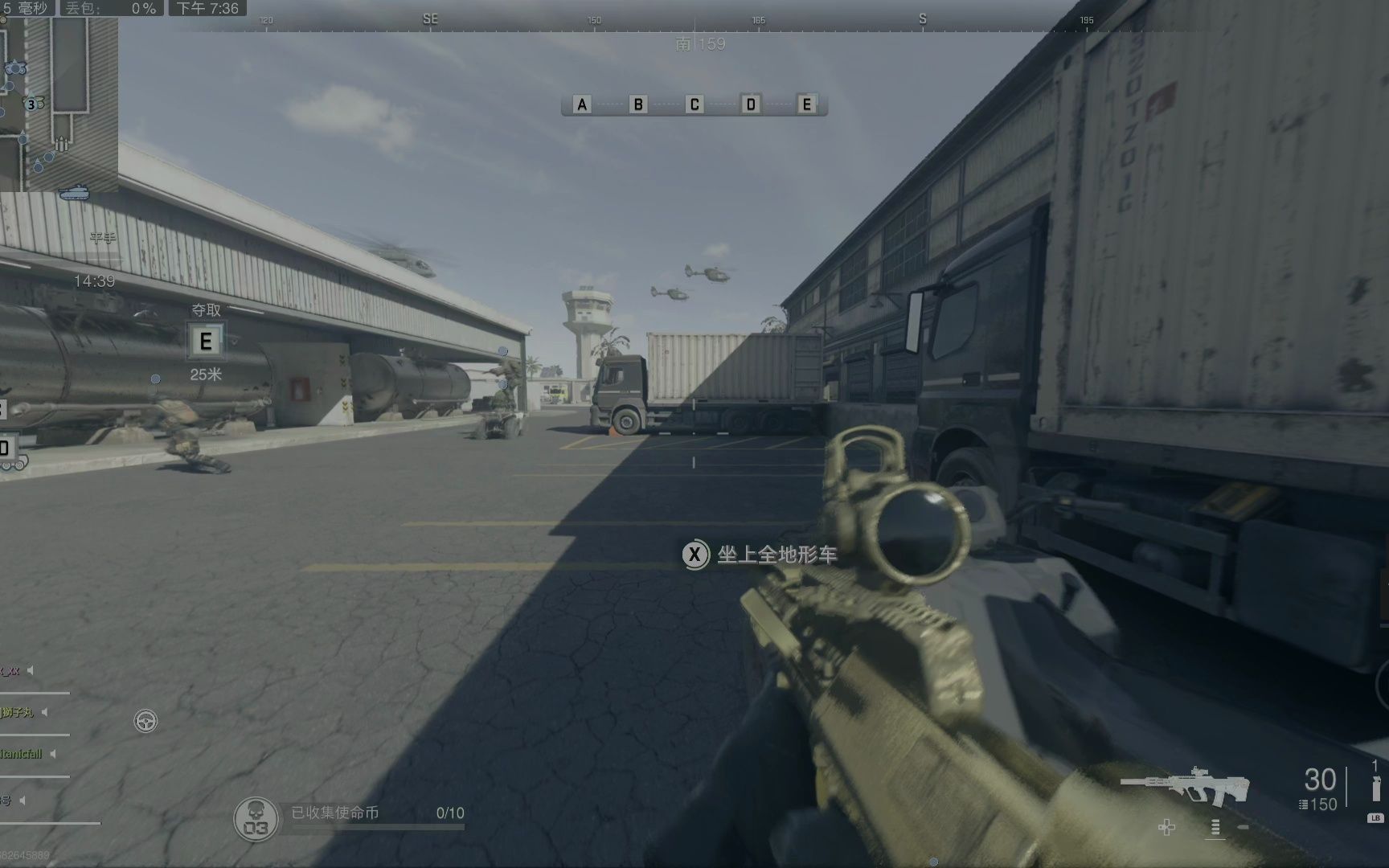This screenshot has height=868, width=1389.
Task: Mute the bottom player's voice chat speaker
Action: 22,800
